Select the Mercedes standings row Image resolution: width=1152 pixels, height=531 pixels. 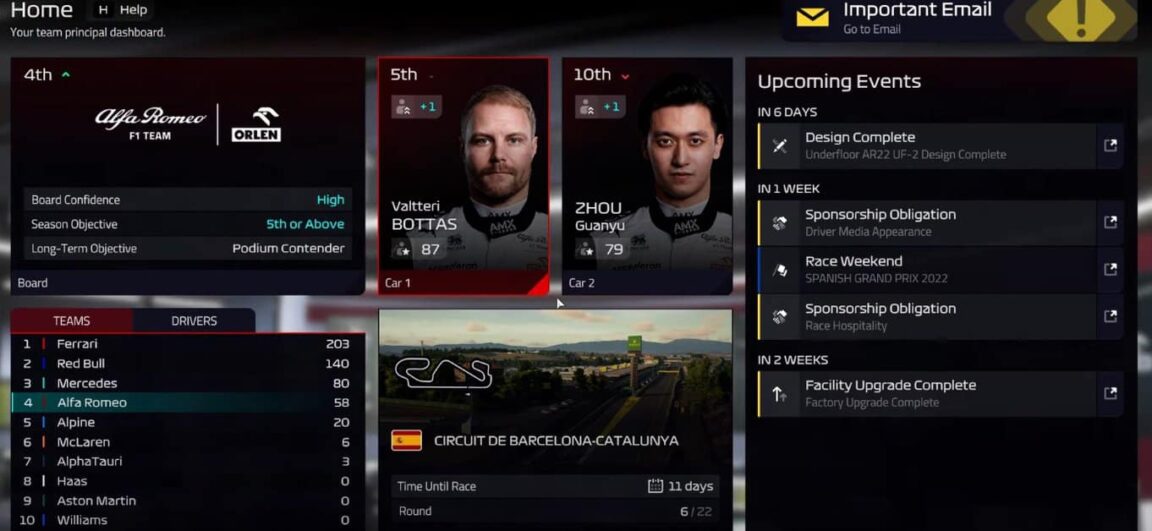coord(187,383)
